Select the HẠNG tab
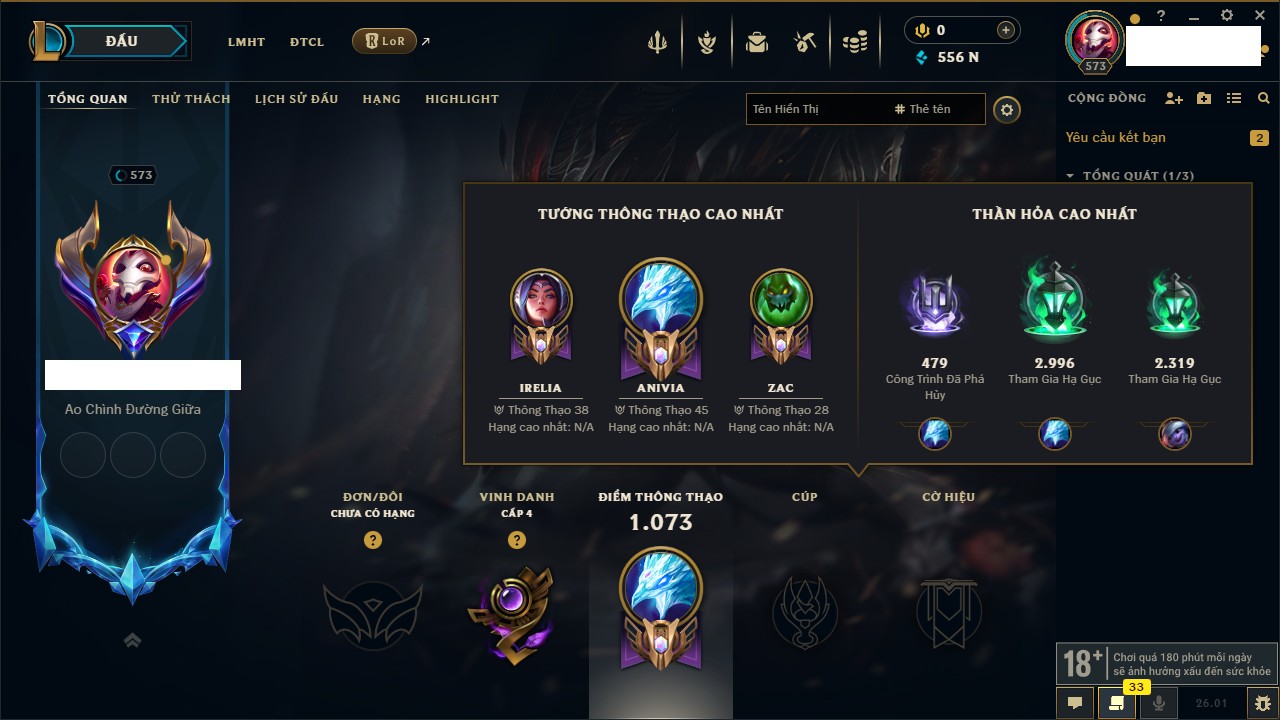 [381, 99]
